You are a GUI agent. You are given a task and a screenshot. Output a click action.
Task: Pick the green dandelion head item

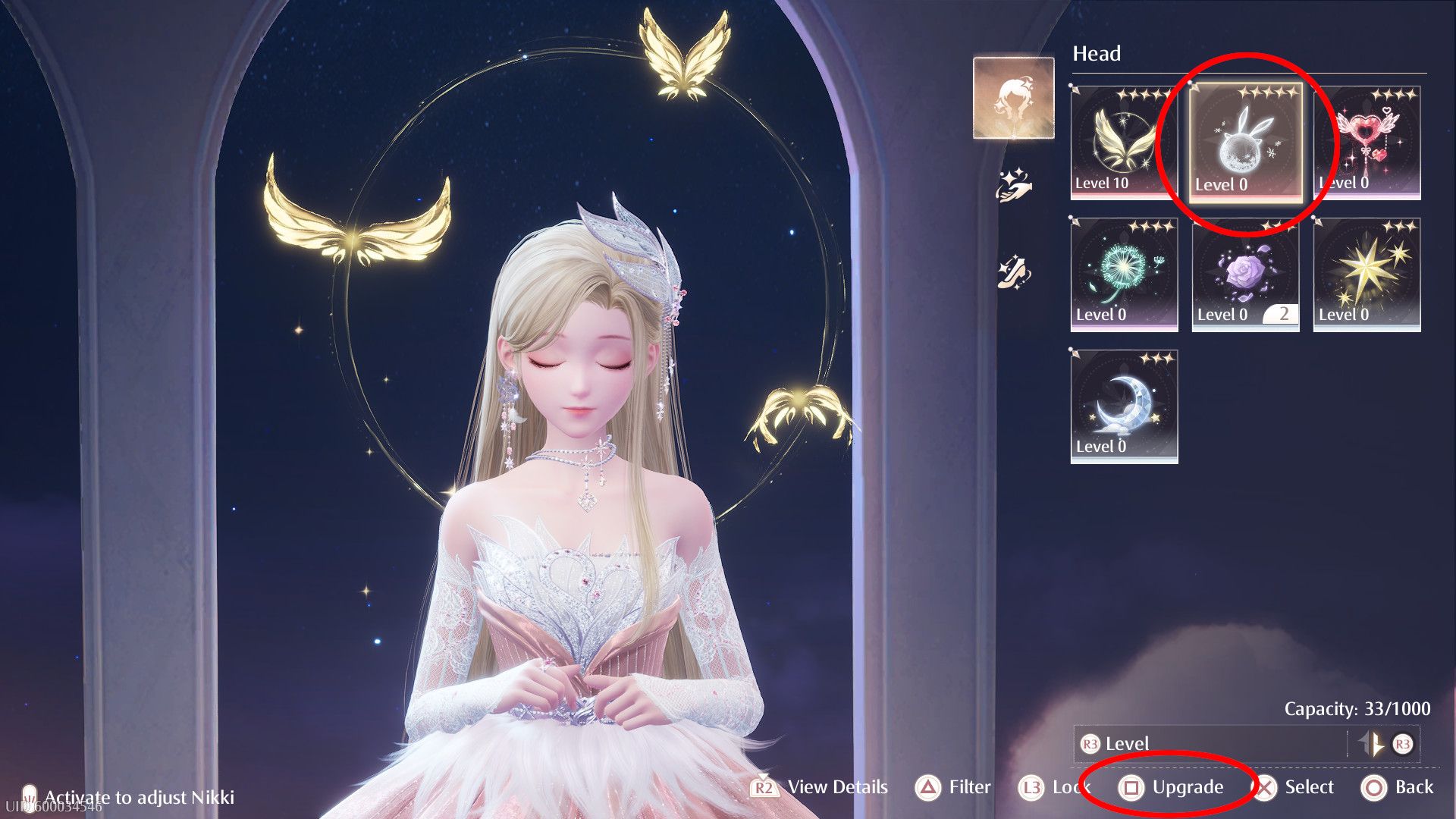pos(1123,274)
